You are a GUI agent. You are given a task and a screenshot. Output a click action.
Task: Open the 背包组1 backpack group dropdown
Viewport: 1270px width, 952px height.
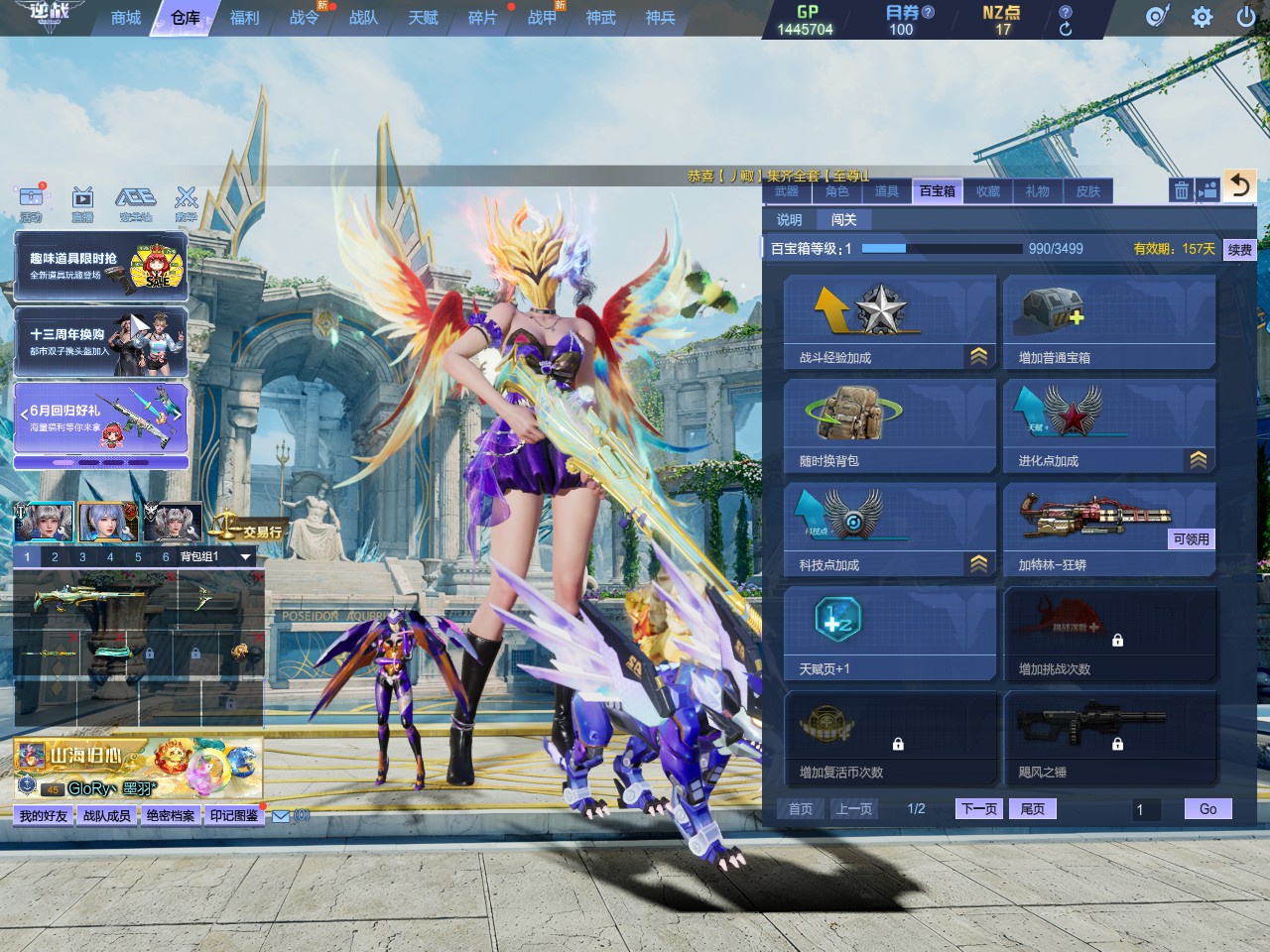click(245, 557)
